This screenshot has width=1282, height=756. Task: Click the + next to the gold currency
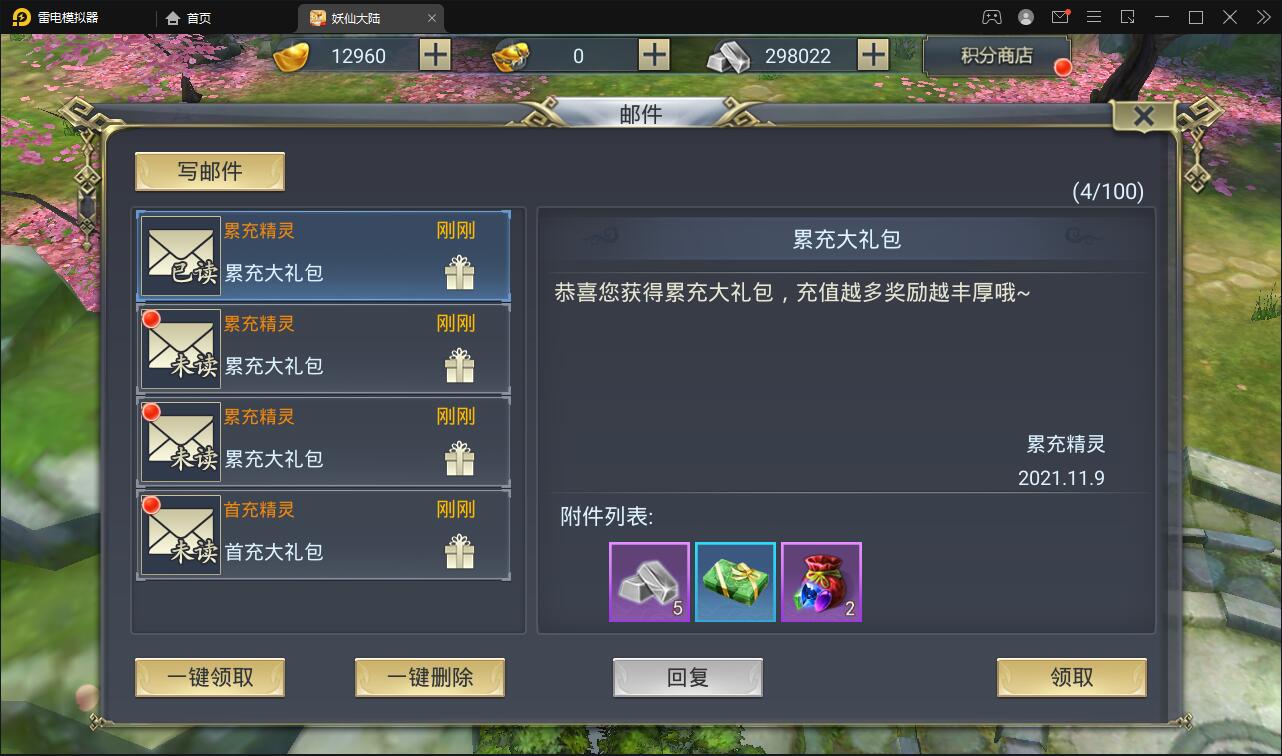click(x=434, y=55)
